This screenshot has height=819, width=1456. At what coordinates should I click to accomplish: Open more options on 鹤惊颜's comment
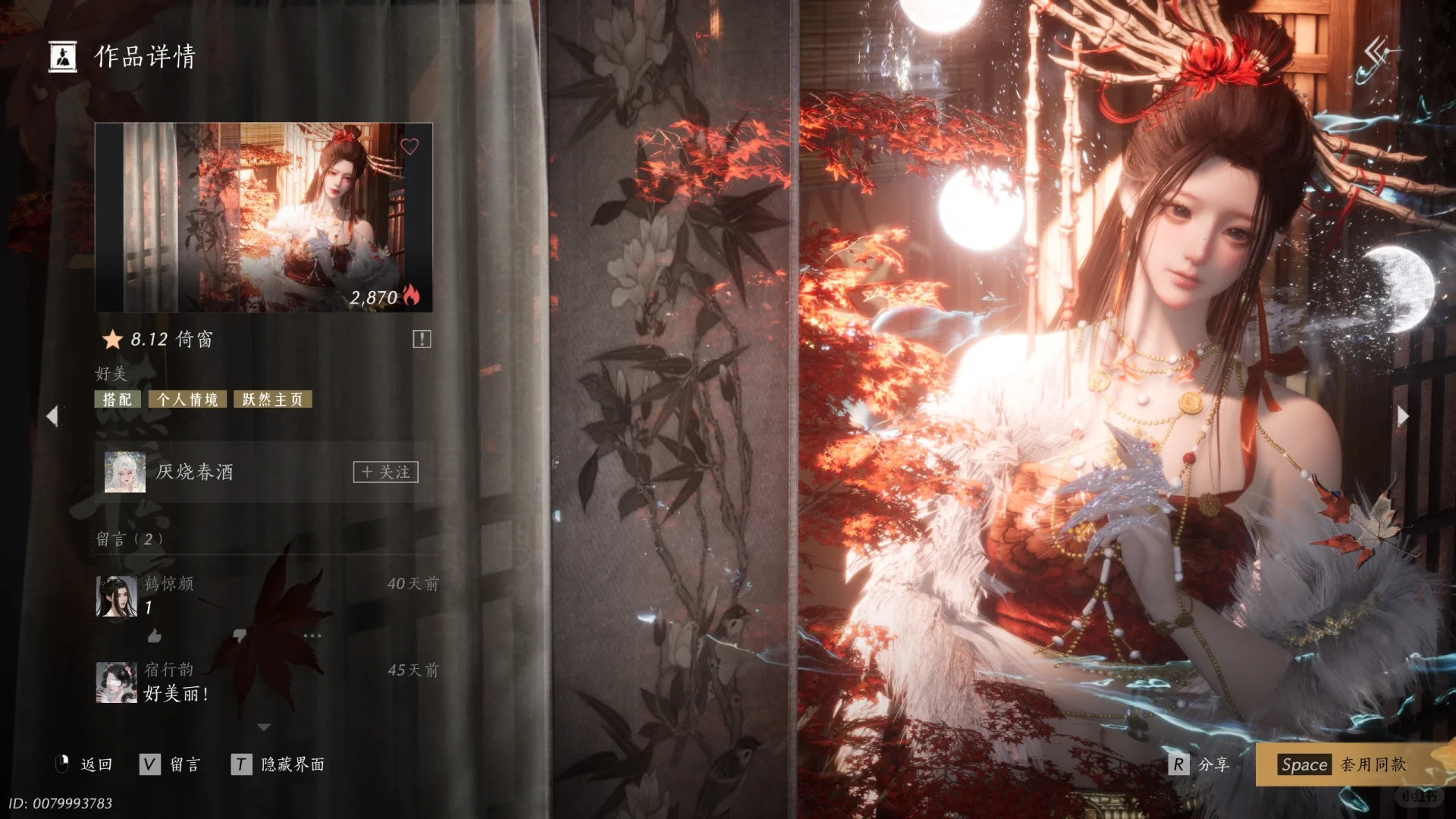click(x=312, y=635)
